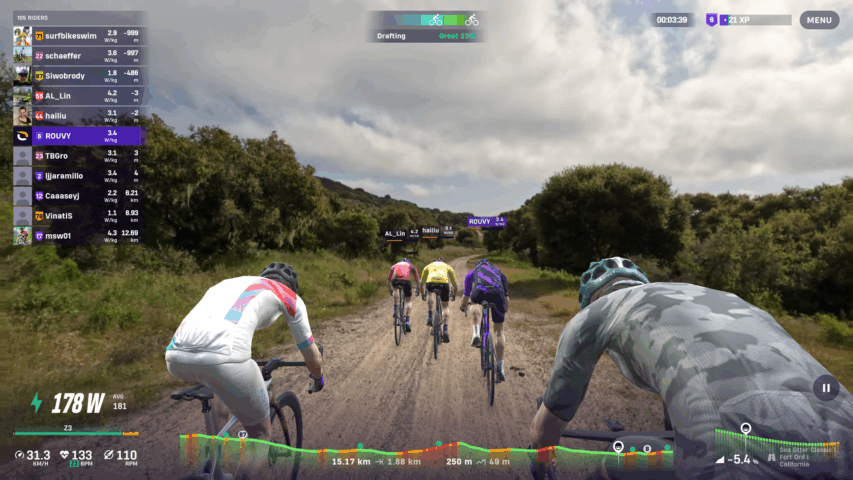
Task: Select the highlighted ROUVY rider row
Action: (78, 136)
